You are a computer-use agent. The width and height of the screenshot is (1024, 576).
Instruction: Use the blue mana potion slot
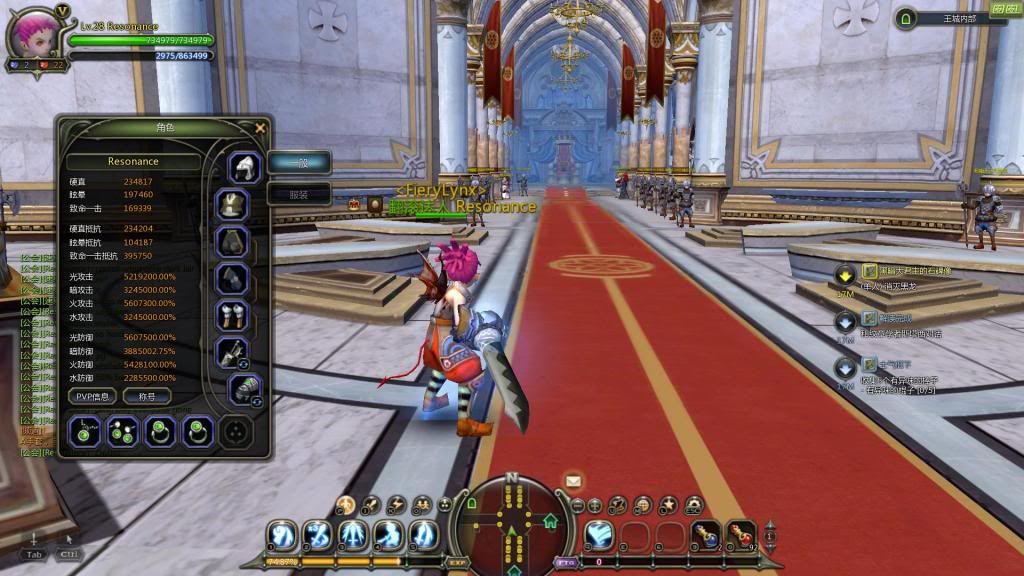(x=707, y=534)
